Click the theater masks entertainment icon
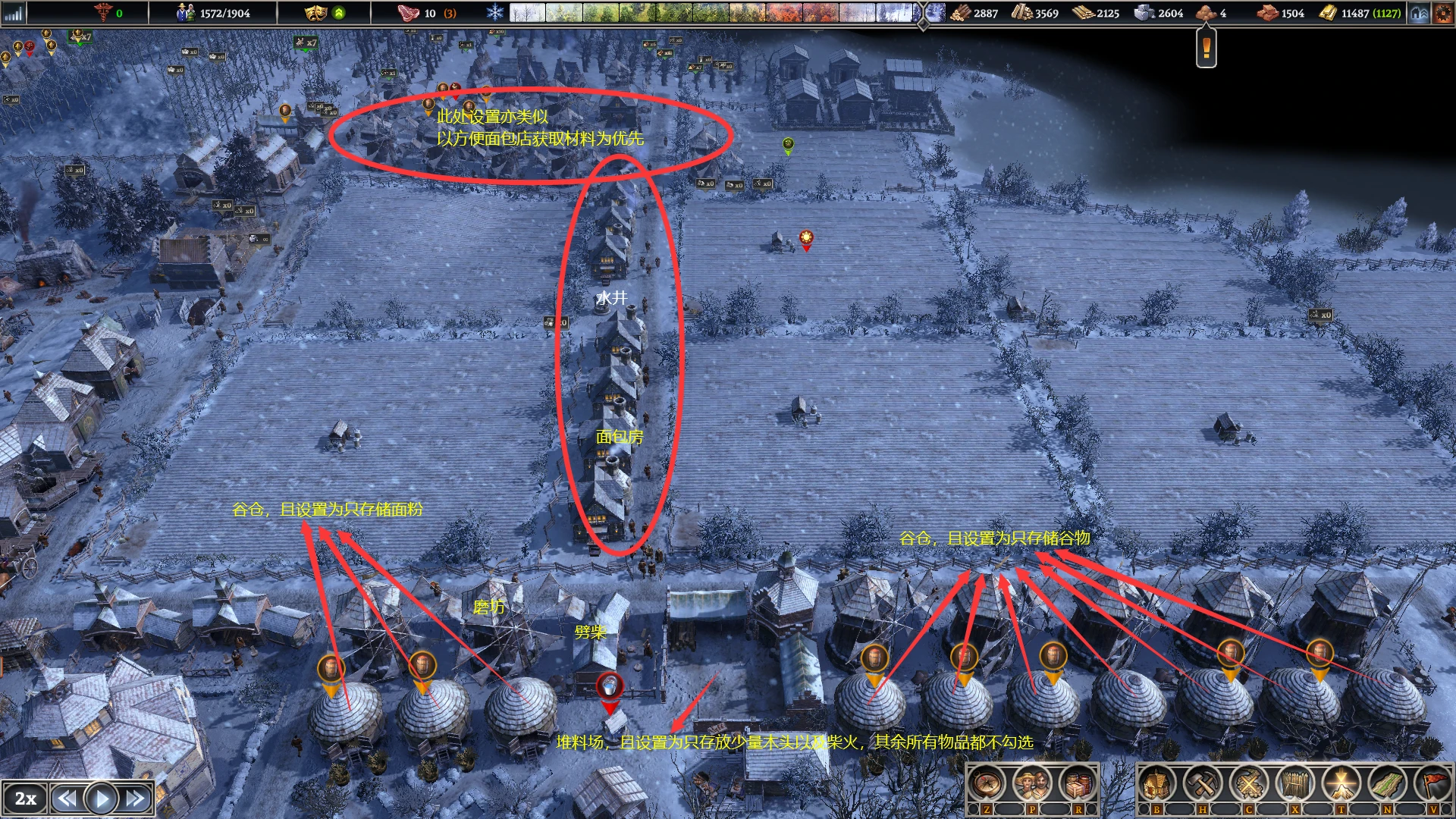The height and width of the screenshot is (819, 1456). coord(315,13)
